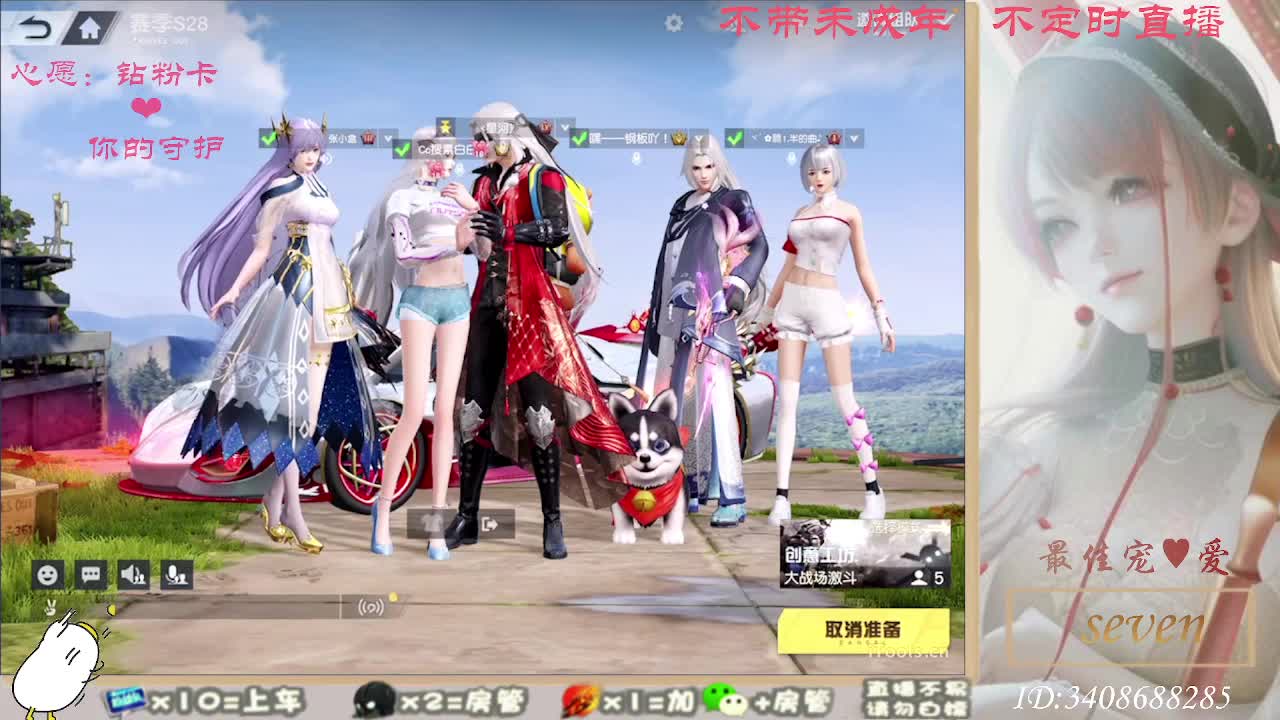Expand the arrow next to 精!半的曲 player
Image resolution: width=1280 pixels, height=720 pixels.
pos(852,138)
